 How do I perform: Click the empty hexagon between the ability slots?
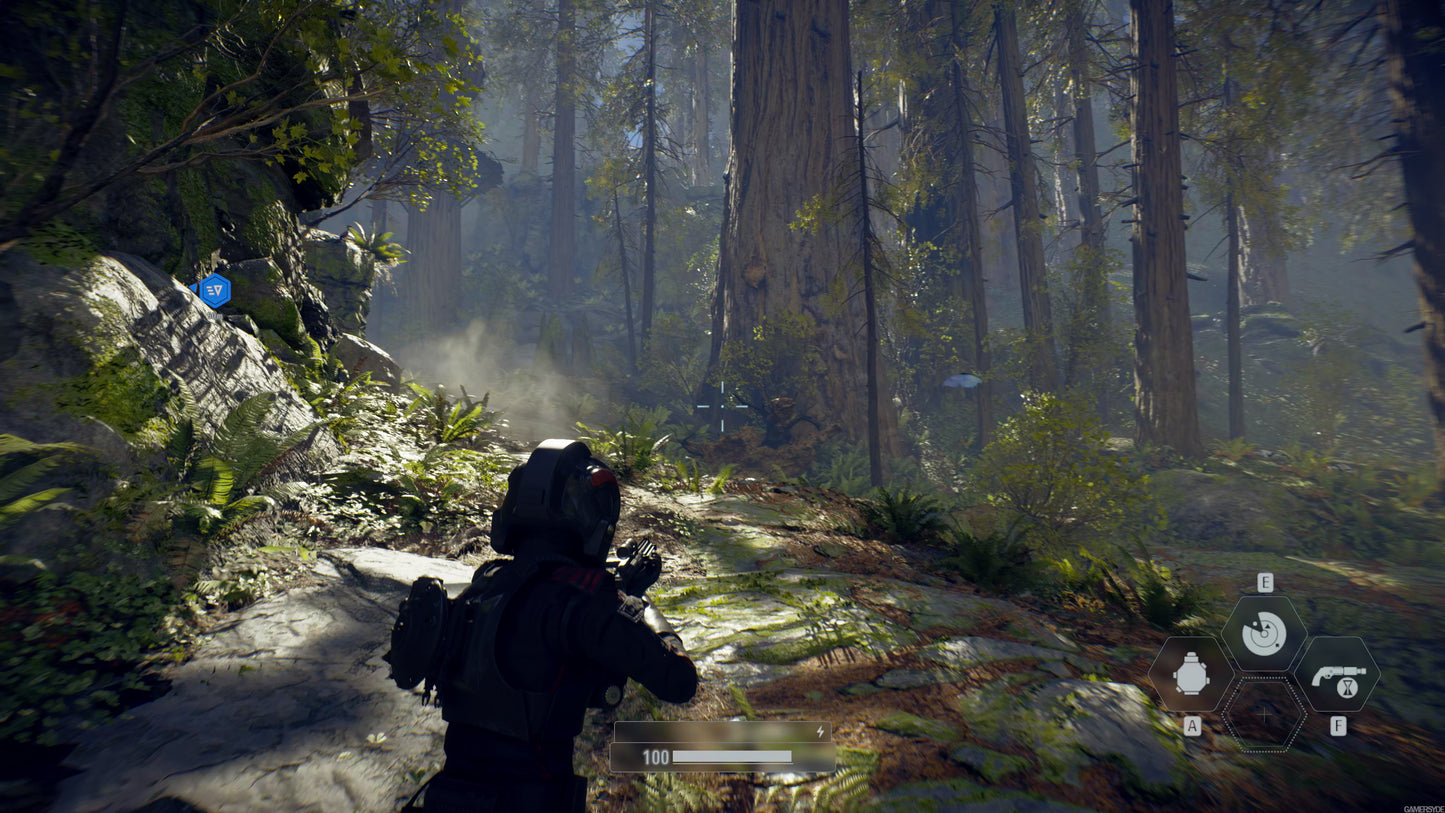[1264, 715]
